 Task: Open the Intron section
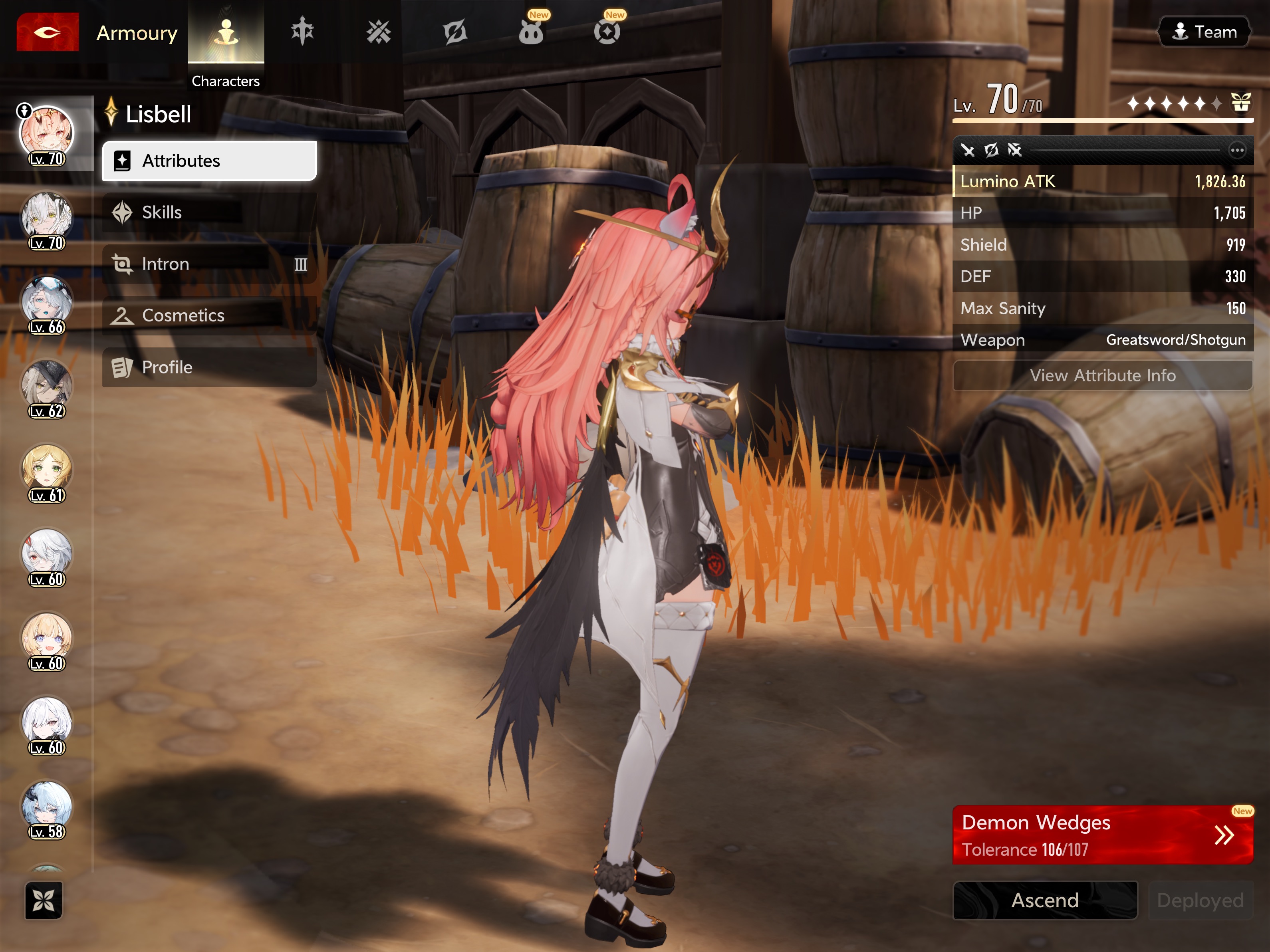(x=209, y=264)
